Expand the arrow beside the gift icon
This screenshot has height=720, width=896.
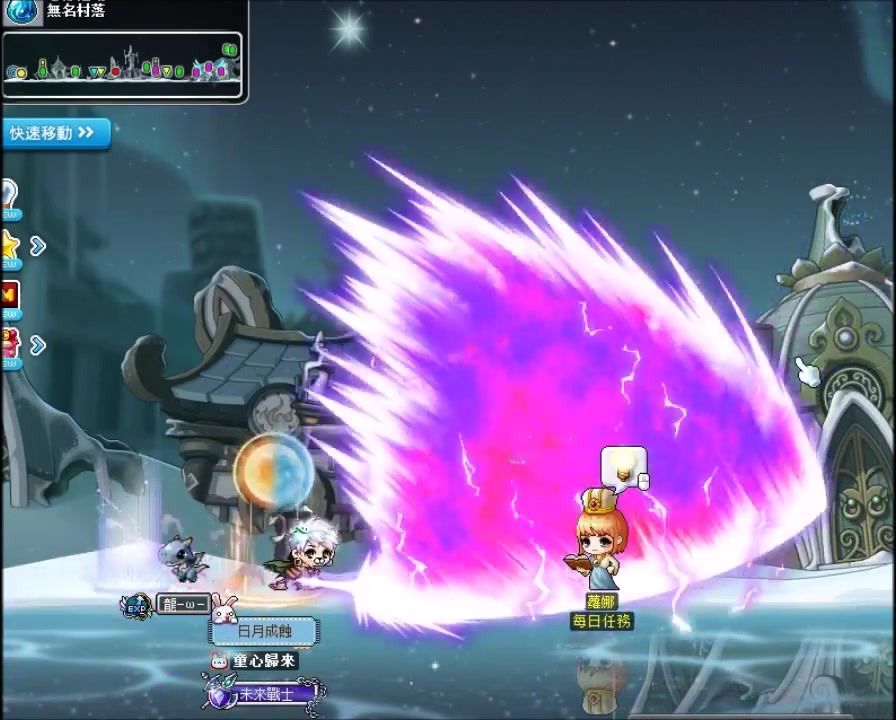38,346
